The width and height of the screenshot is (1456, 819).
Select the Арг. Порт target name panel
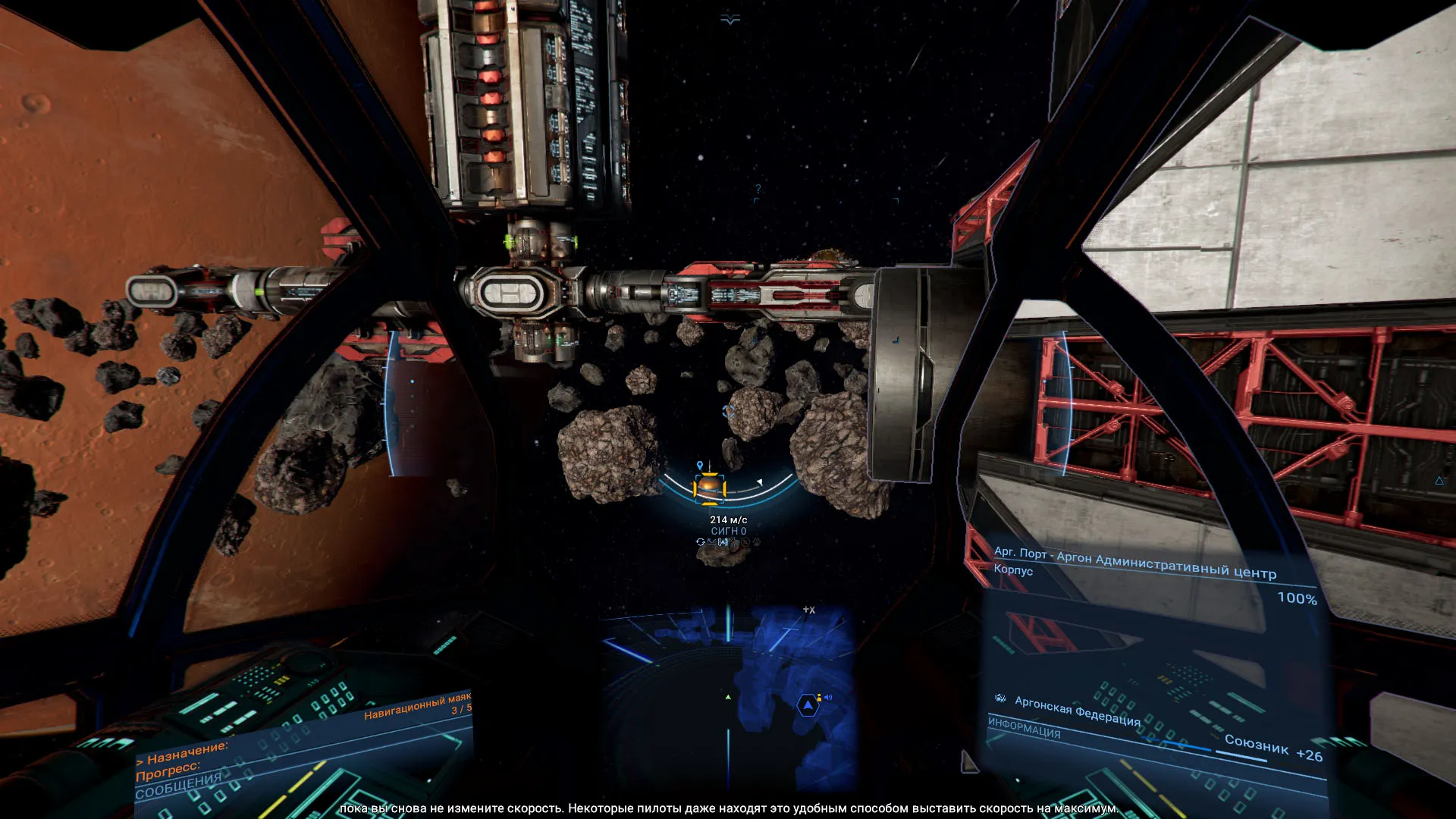click(1134, 563)
